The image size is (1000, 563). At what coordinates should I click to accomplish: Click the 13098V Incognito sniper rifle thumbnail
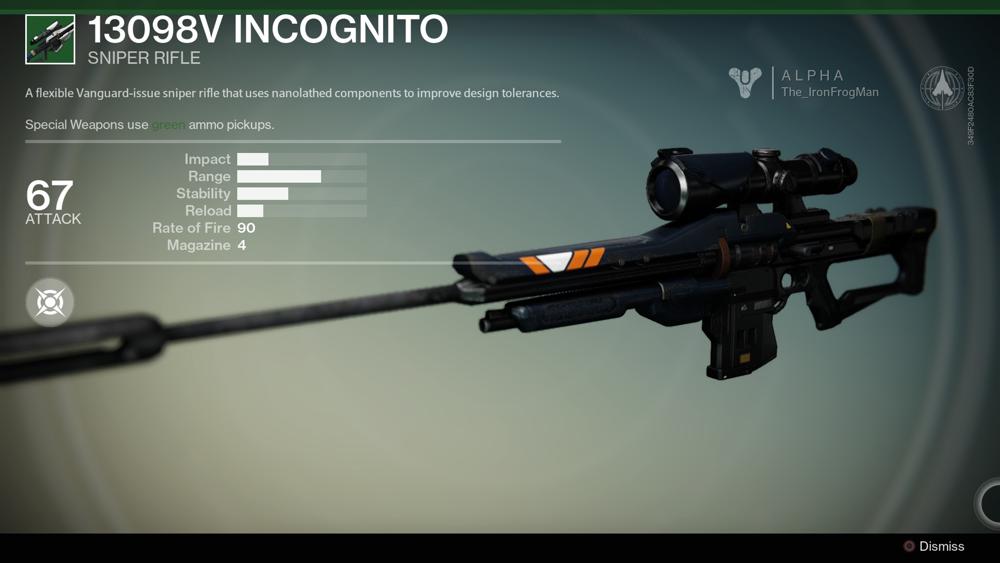click(50, 40)
